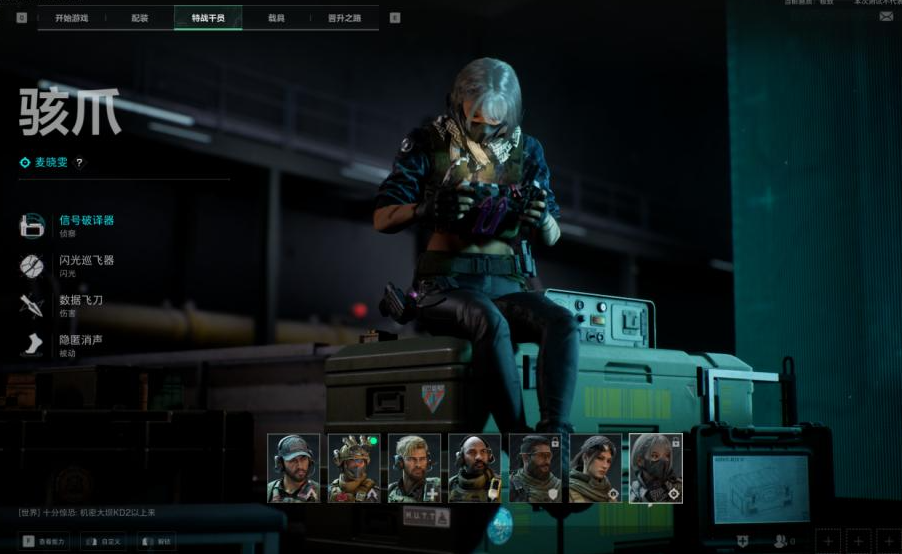Select the bald operator with headset
The width and height of the screenshot is (902, 554).
click(x=474, y=467)
